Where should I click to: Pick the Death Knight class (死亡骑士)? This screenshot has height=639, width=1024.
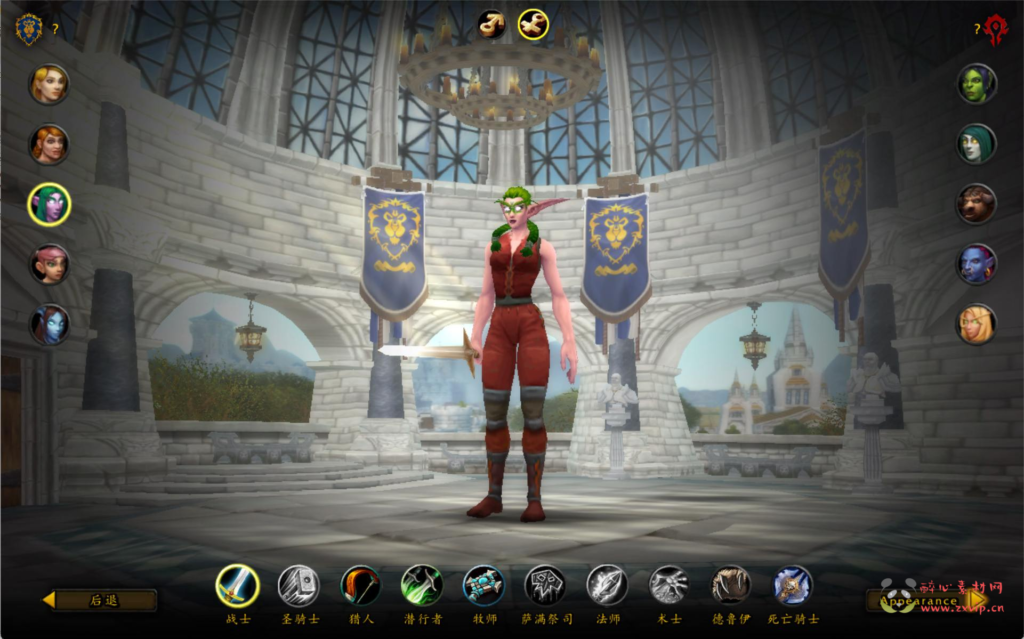click(793, 585)
